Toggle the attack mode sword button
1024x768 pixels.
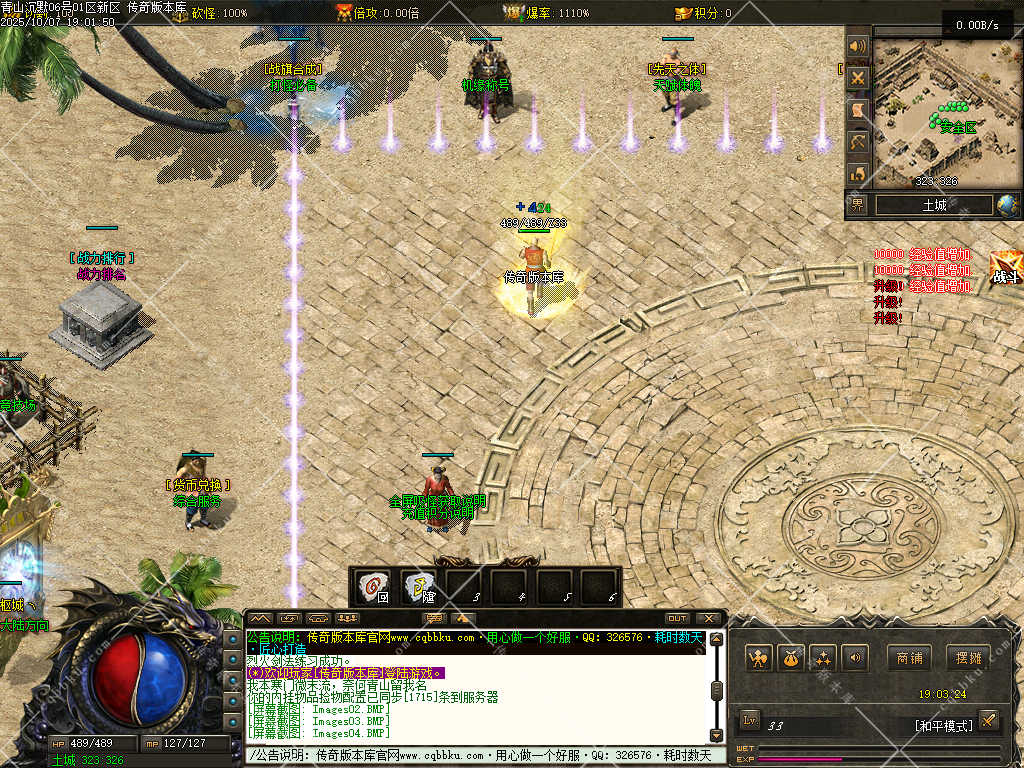[988, 719]
